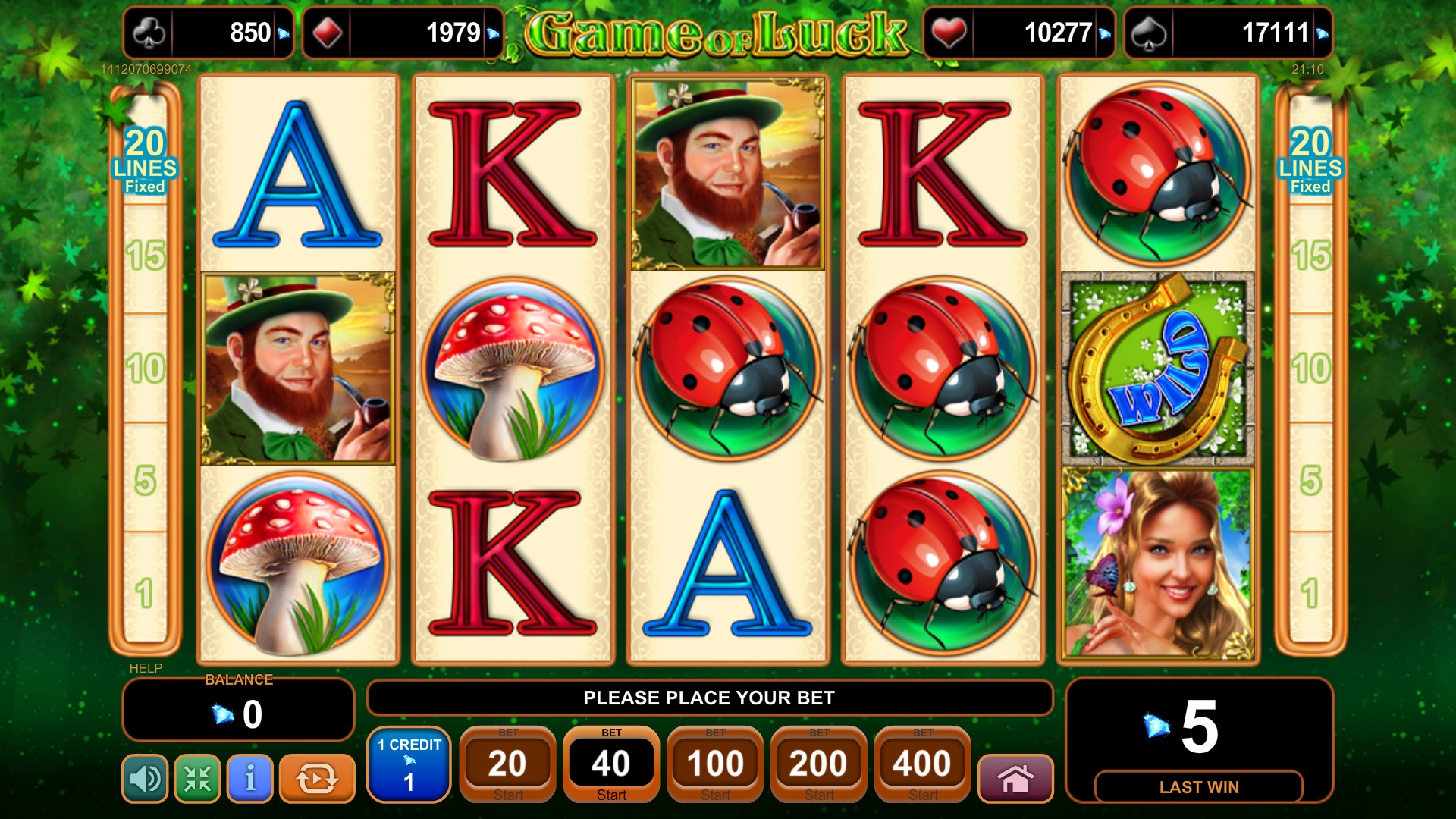The image size is (1456, 819).
Task: View the clubs jackpot of 850
Action: click(209, 33)
